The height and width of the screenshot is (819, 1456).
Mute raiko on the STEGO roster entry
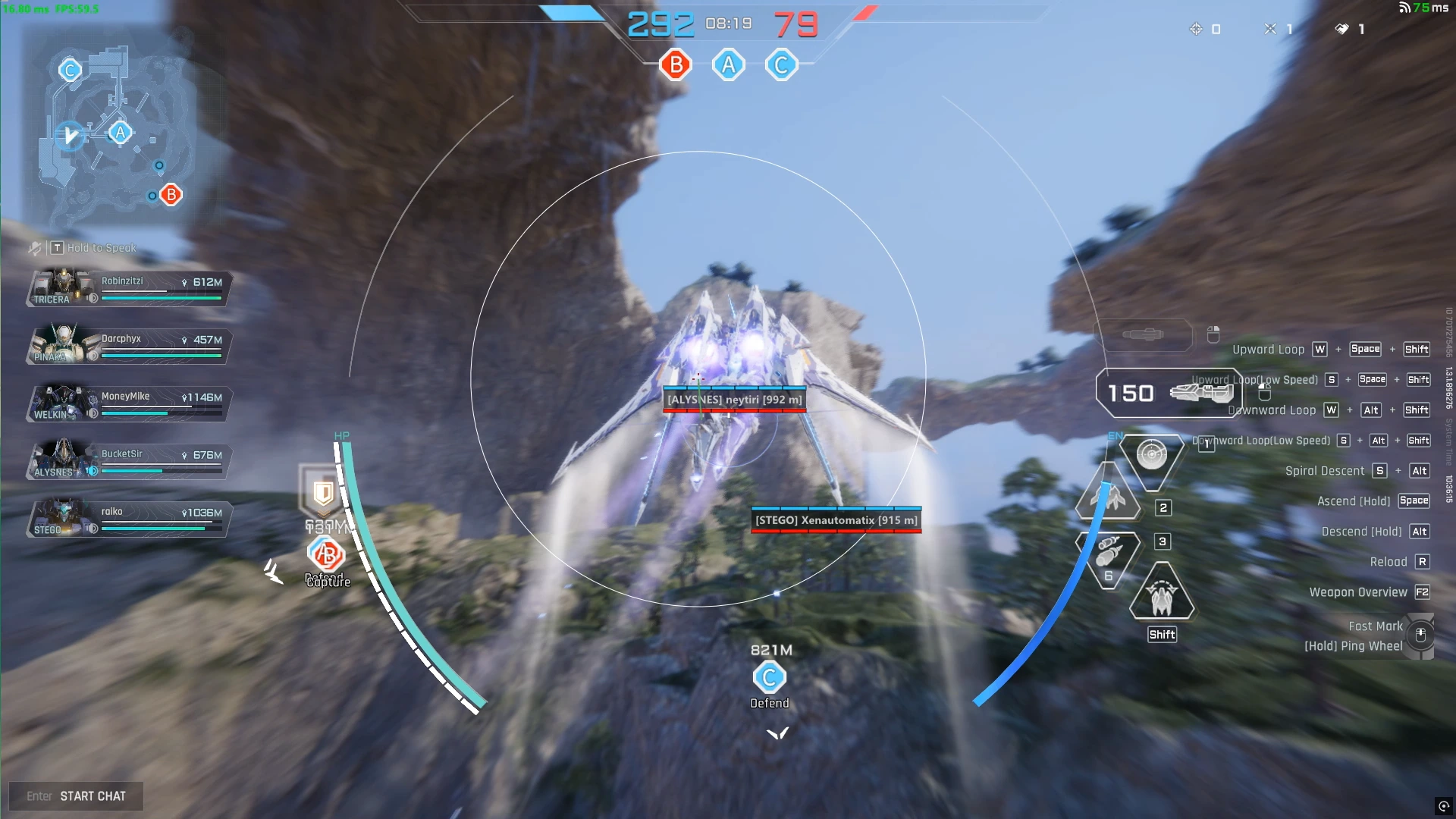pyautogui.click(x=93, y=529)
